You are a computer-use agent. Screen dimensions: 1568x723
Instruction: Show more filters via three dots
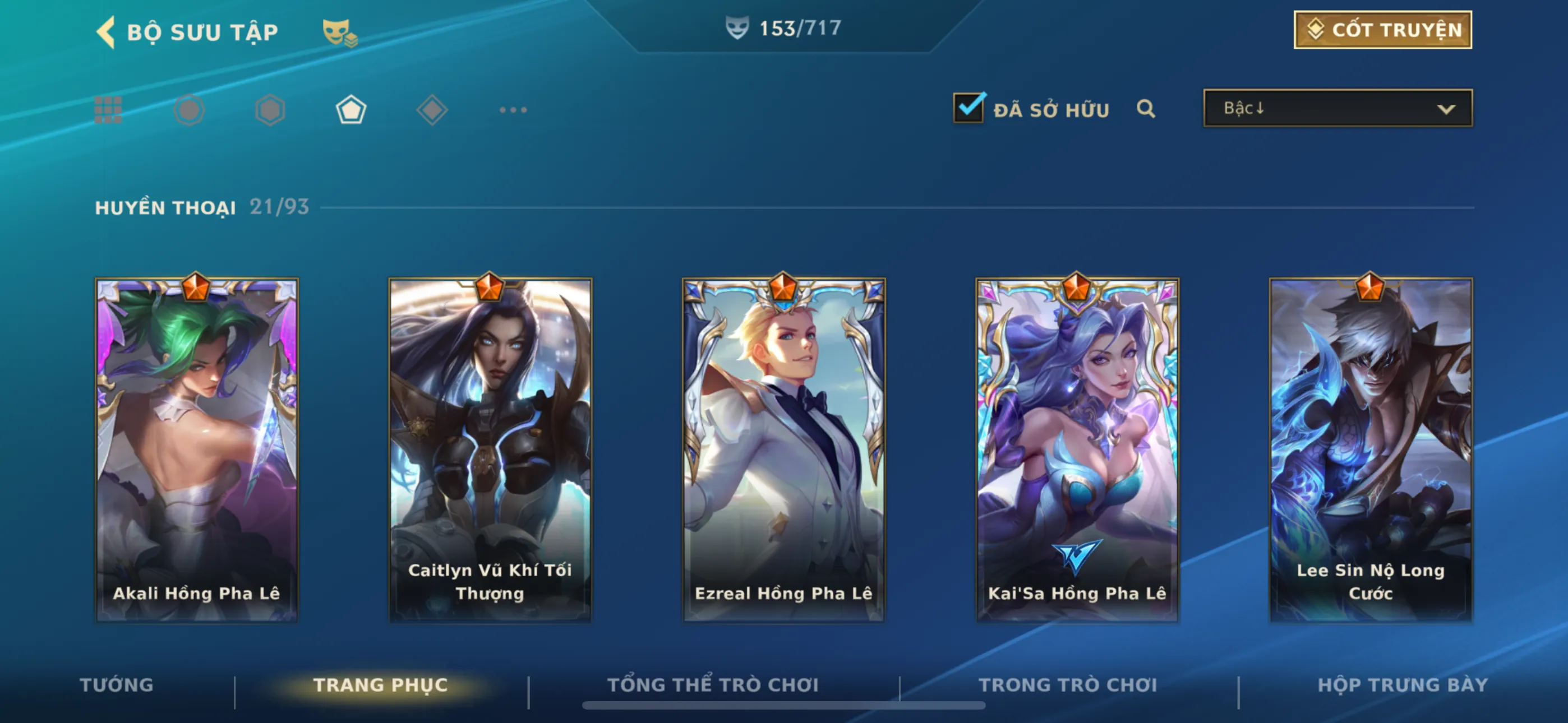(513, 110)
